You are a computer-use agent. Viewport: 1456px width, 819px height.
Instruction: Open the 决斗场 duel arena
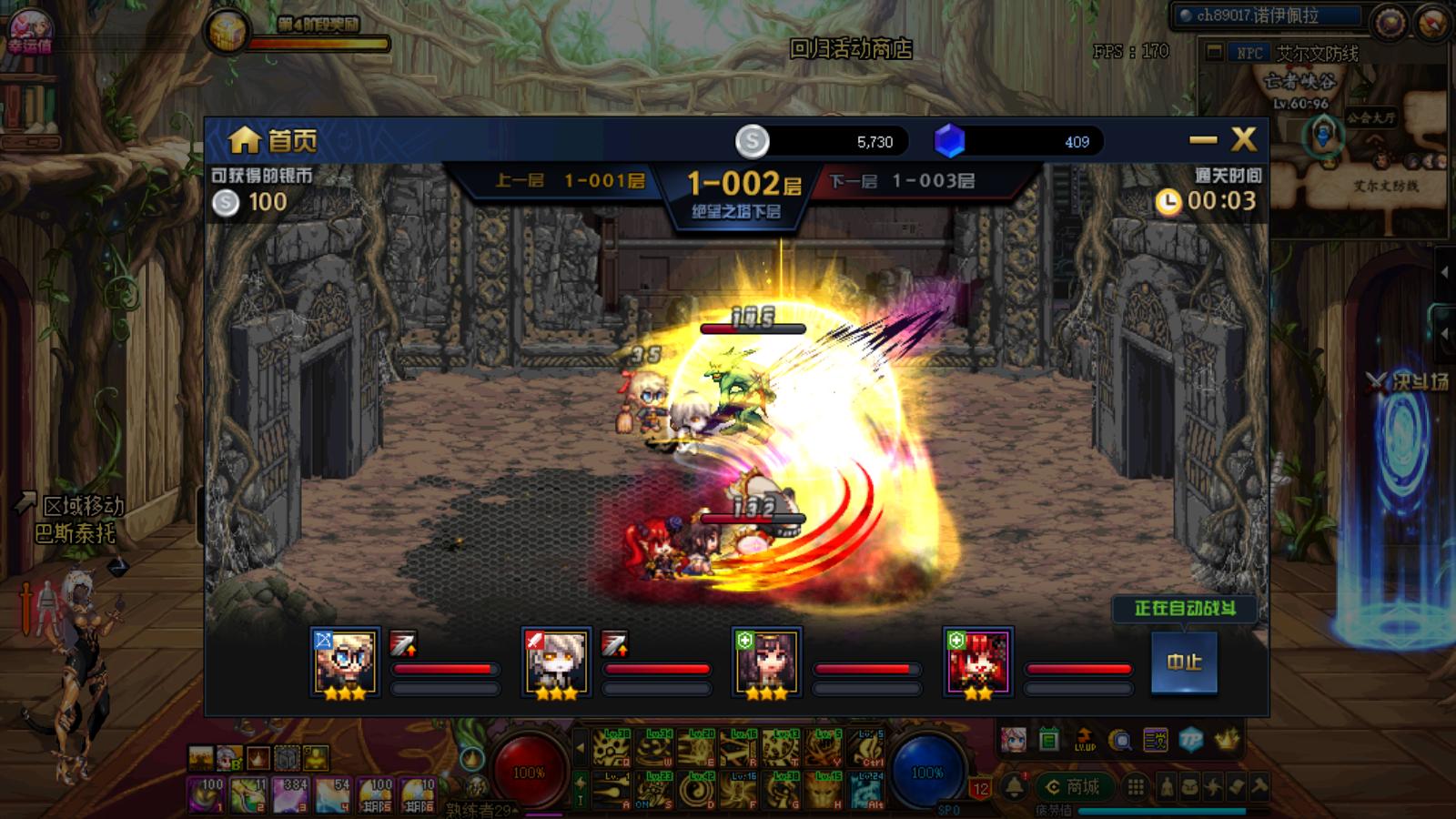[x=1410, y=382]
